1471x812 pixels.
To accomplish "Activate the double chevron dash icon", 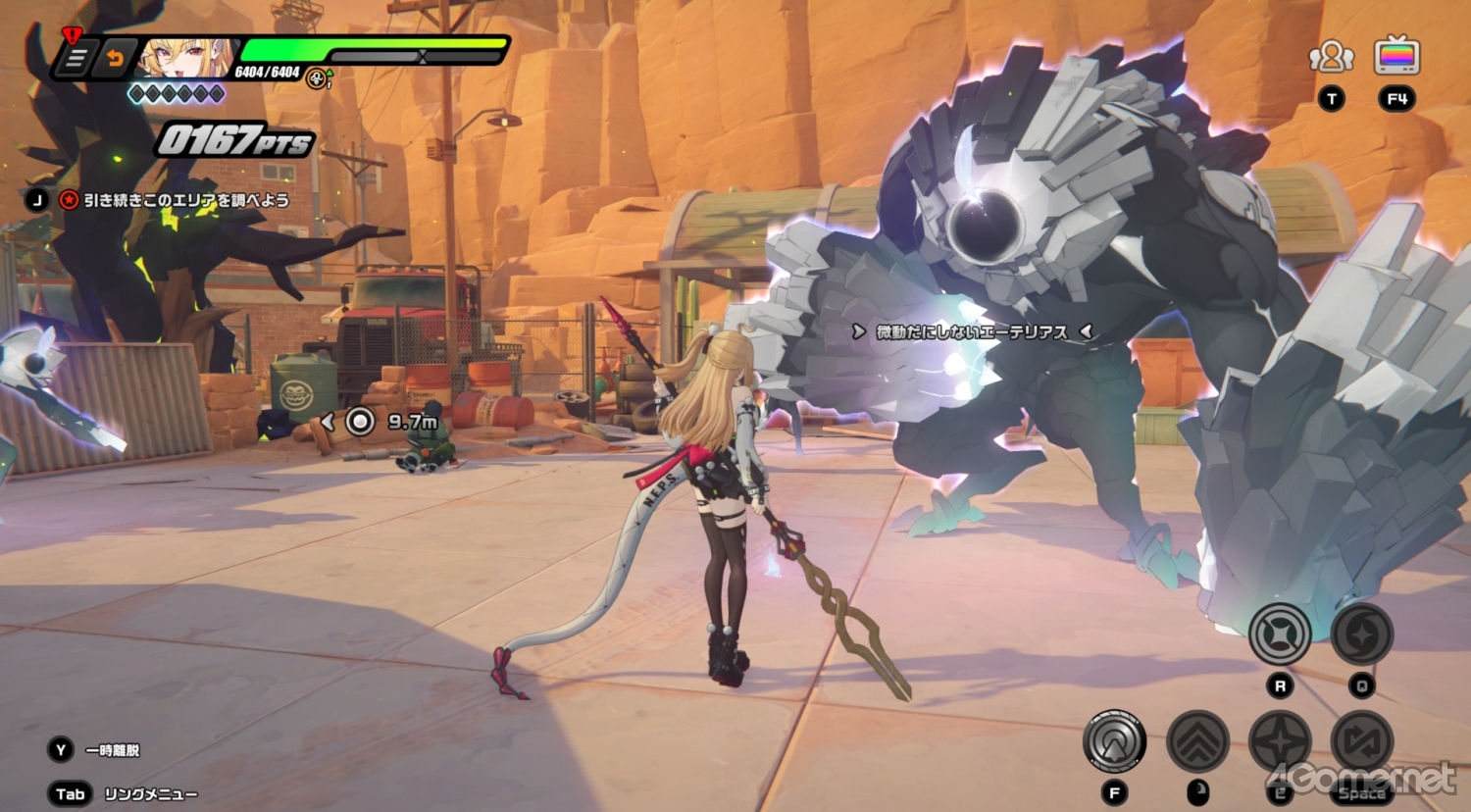I will coord(1197,741).
